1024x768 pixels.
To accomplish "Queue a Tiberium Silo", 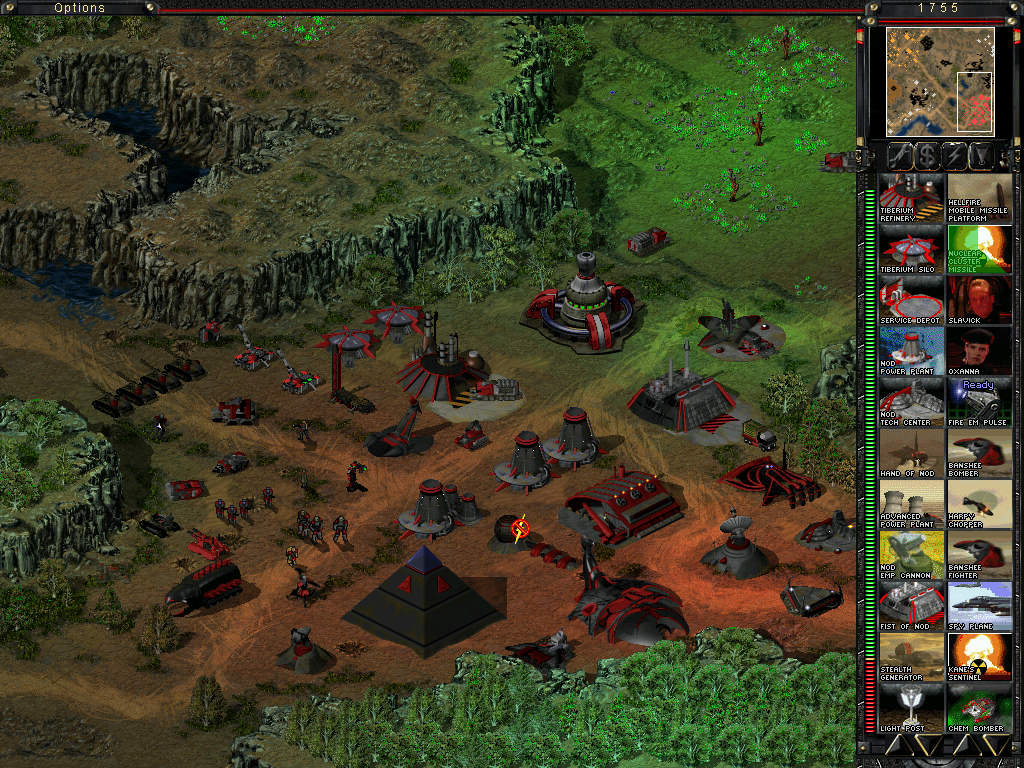I will click(911, 249).
